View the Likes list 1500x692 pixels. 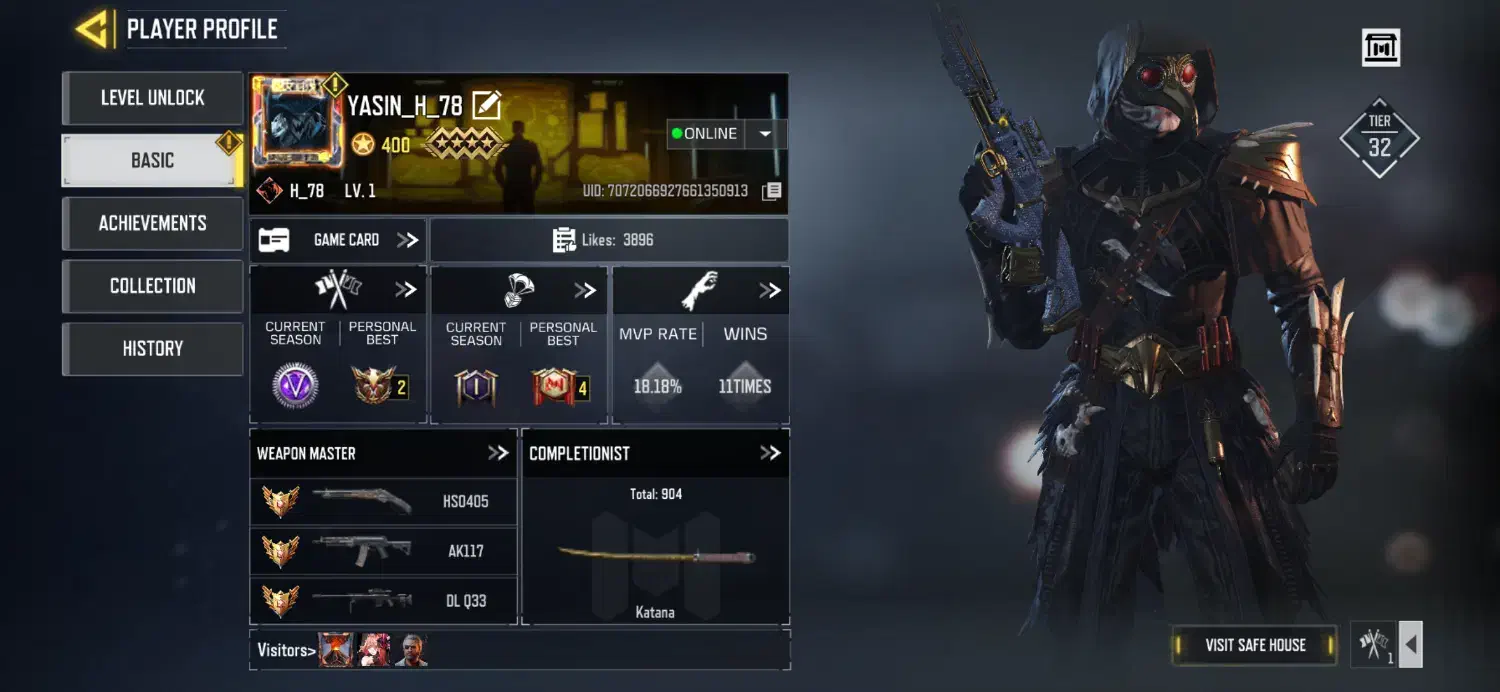click(x=608, y=240)
